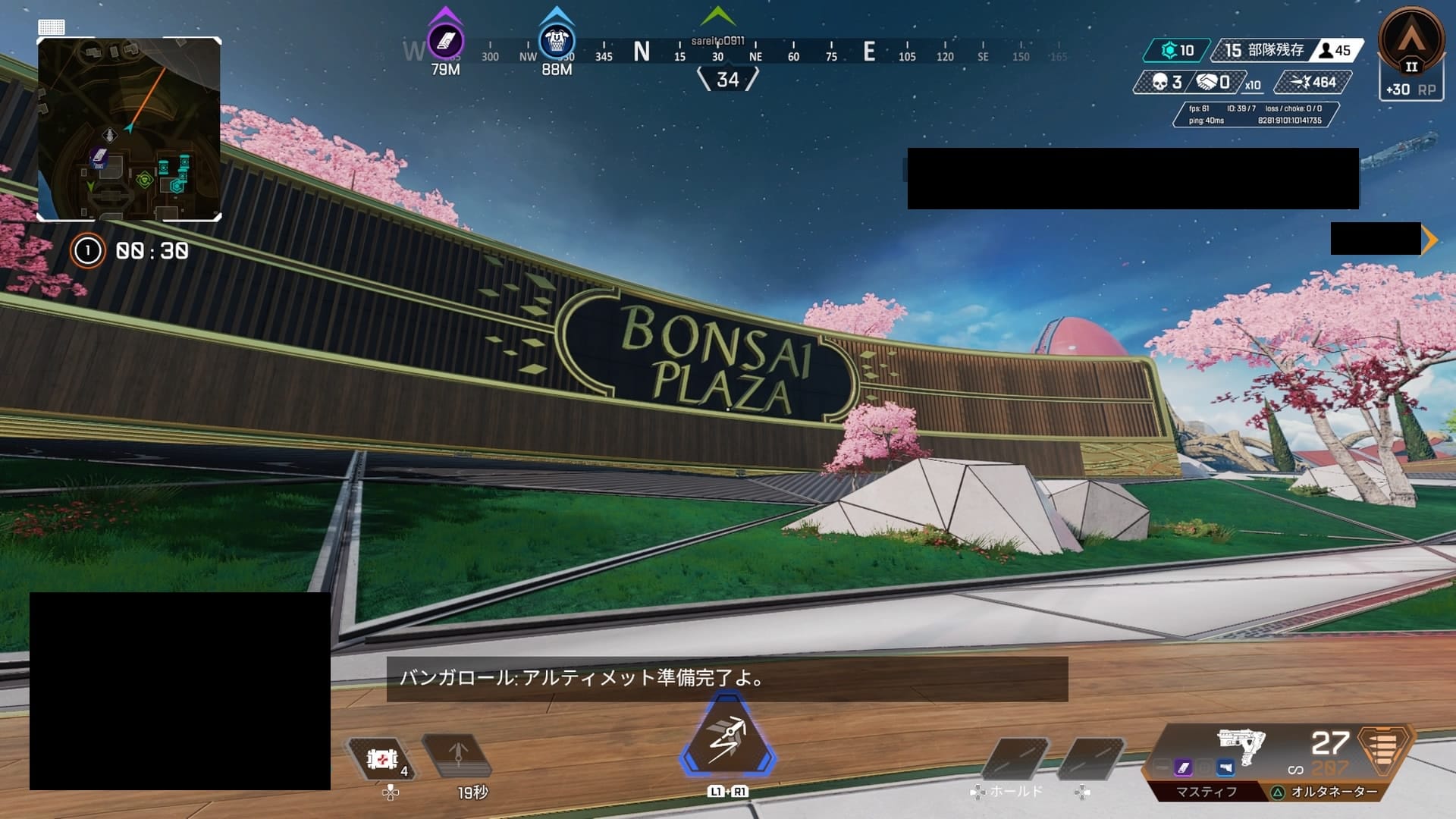Click the blue barrel attachment slot
This screenshot has height=819, width=1456.
[1225, 768]
